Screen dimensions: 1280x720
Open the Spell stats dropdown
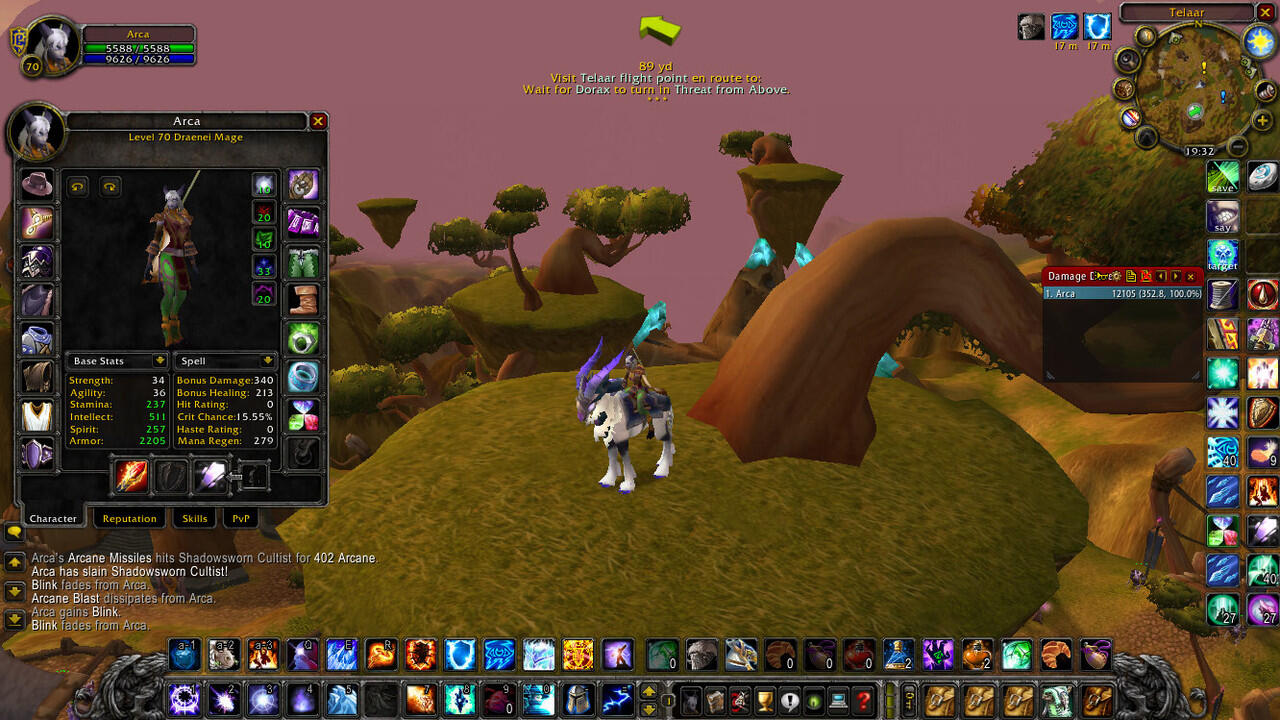[x=267, y=360]
